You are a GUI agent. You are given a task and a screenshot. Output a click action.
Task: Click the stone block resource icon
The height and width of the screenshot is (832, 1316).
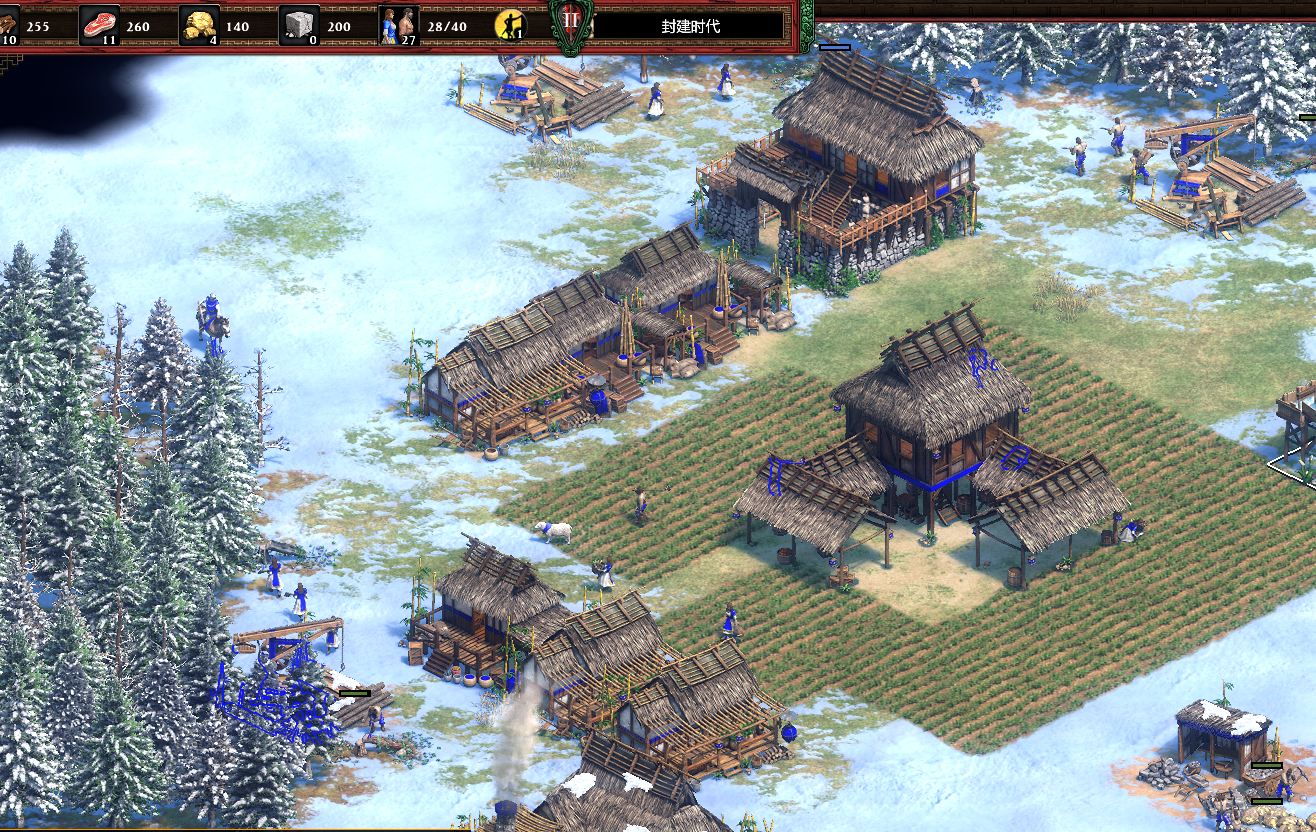tap(299, 25)
